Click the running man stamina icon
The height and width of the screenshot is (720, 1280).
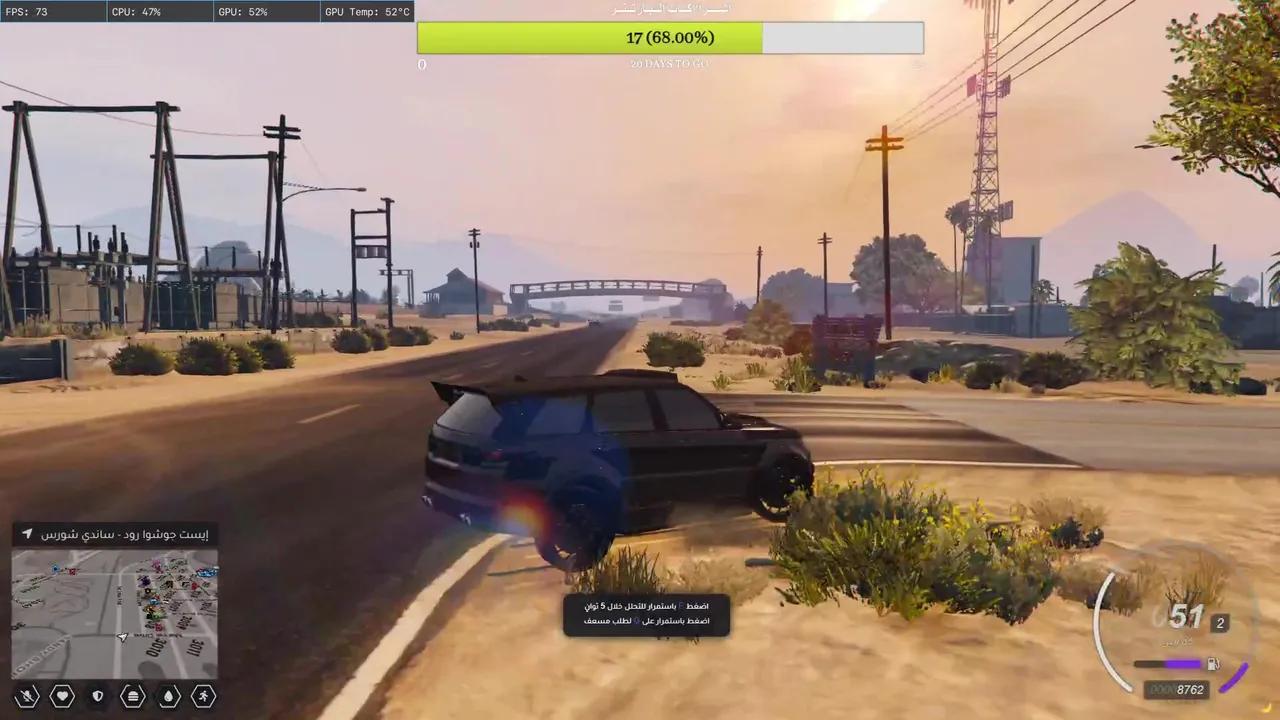pyautogui.click(x=204, y=696)
